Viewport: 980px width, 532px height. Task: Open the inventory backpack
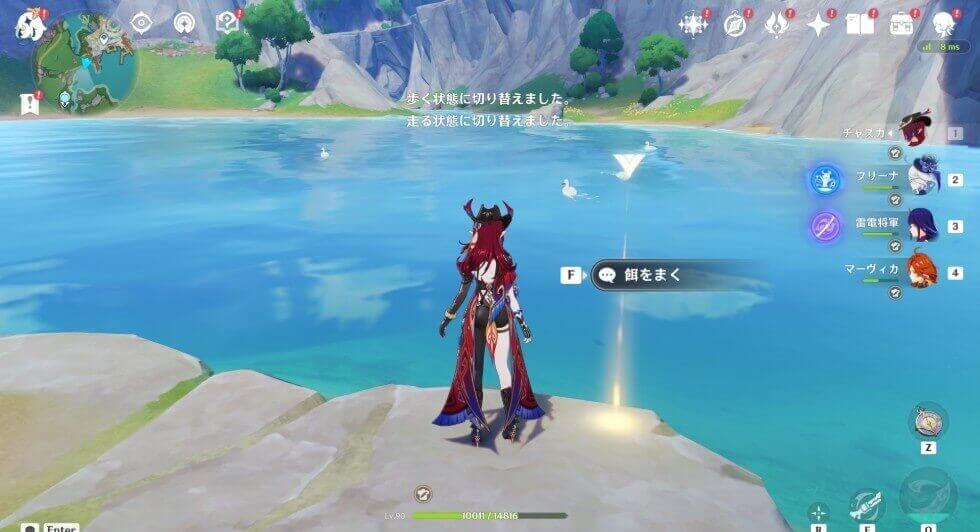pos(901,25)
